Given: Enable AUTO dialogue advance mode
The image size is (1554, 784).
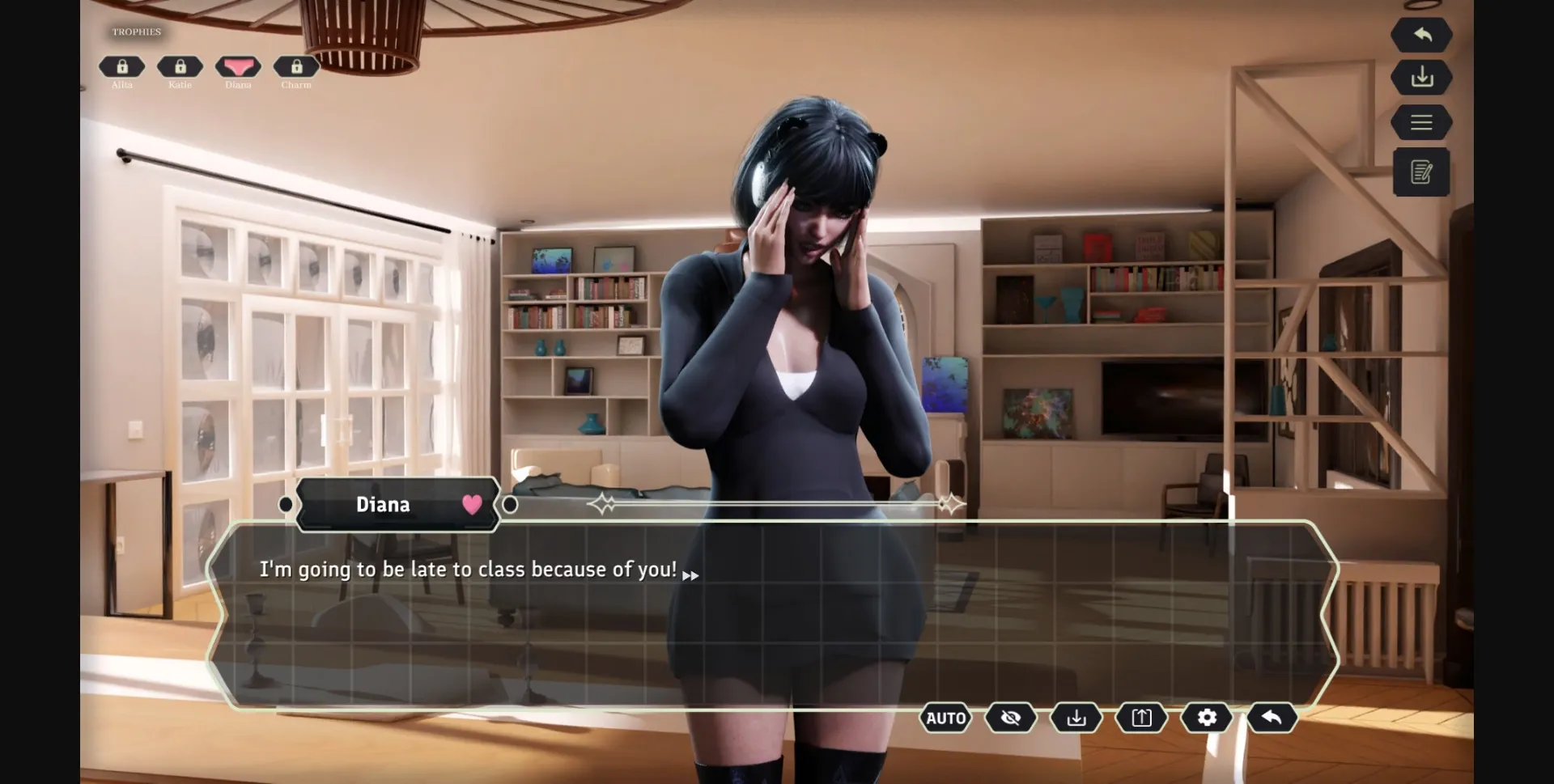Looking at the screenshot, I should 946,718.
